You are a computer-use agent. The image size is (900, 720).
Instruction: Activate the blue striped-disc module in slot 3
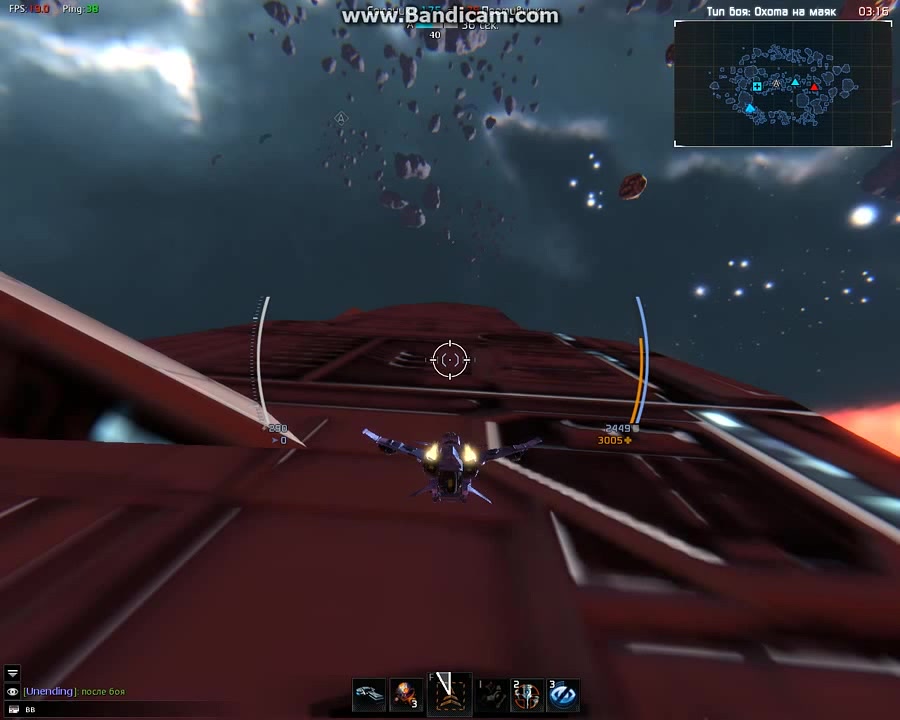tap(563, 694)
